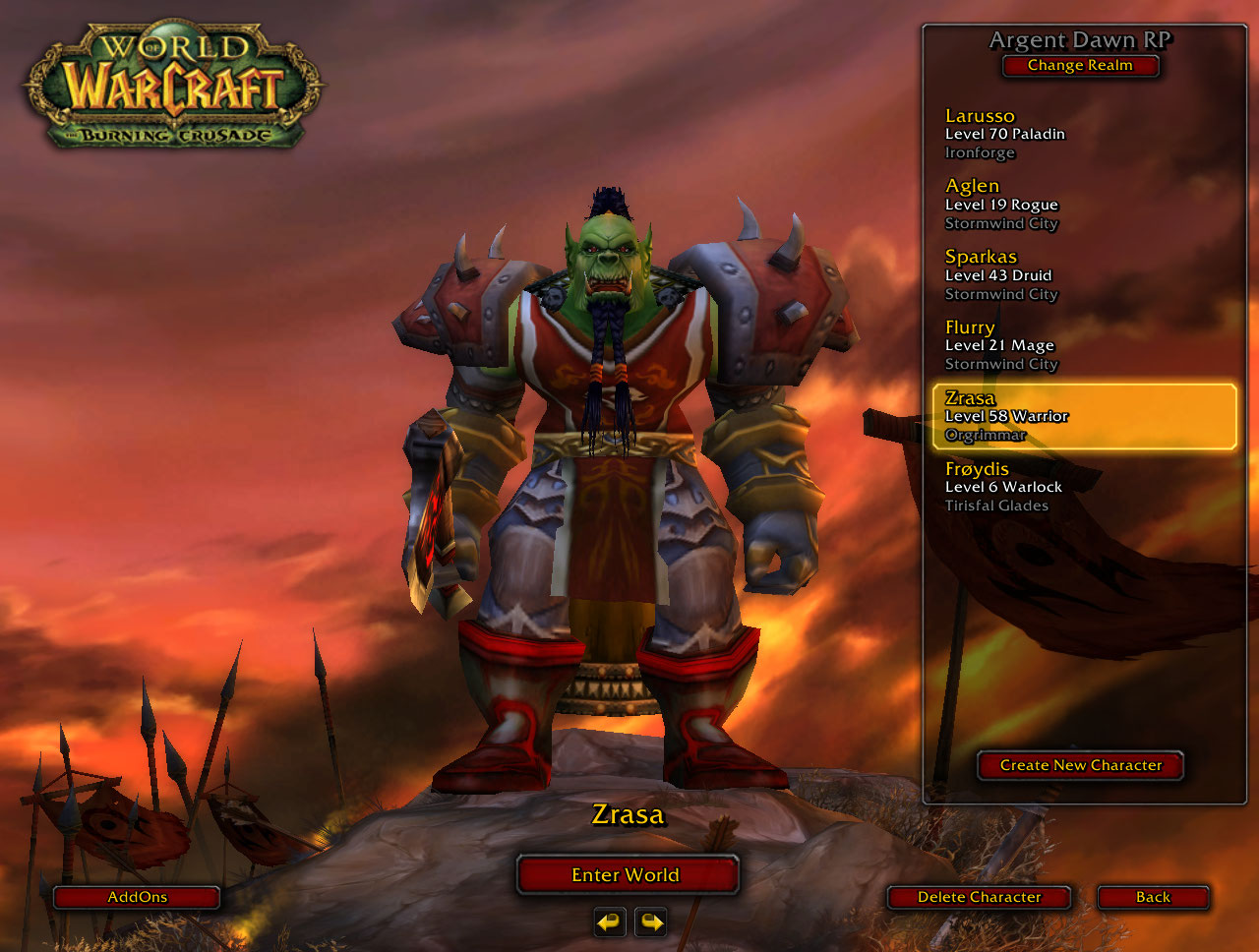Select Larusso the Level 70 Paladin
The width and height of the screenshot is (1259, 952).
coord(1082,134)
